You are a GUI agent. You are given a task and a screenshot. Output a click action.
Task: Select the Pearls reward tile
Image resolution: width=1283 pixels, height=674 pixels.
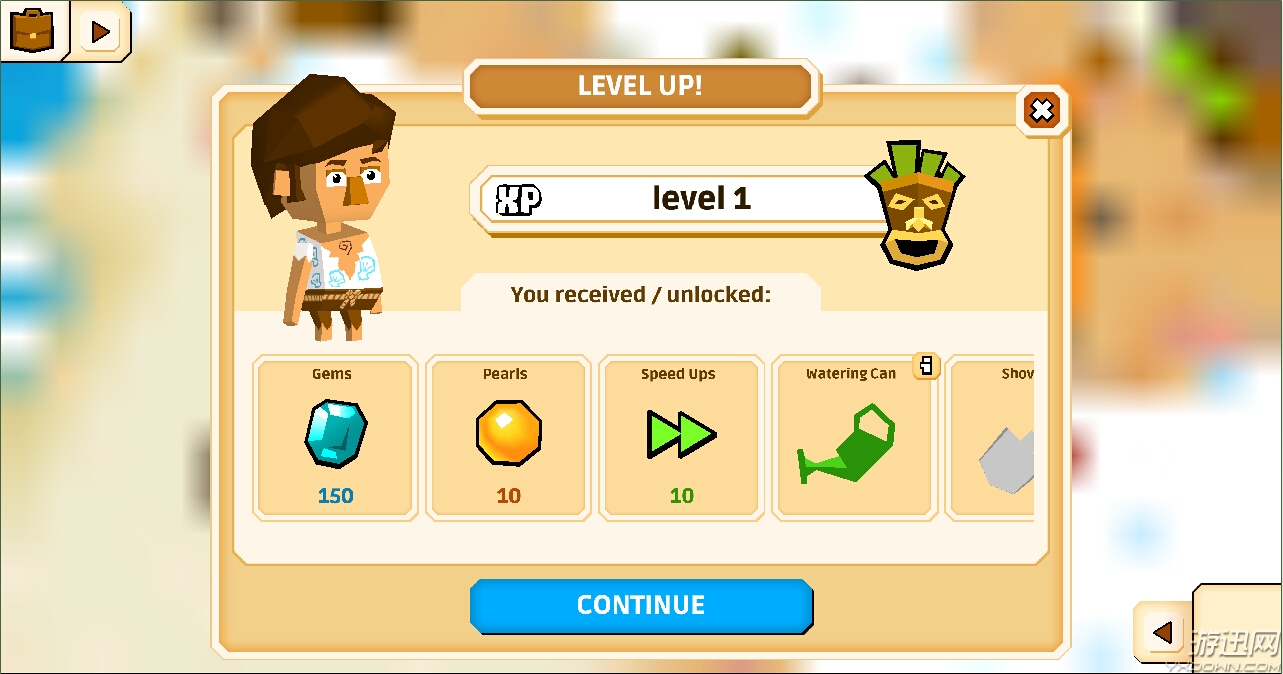pyautogui.click(x=507, y=437)
